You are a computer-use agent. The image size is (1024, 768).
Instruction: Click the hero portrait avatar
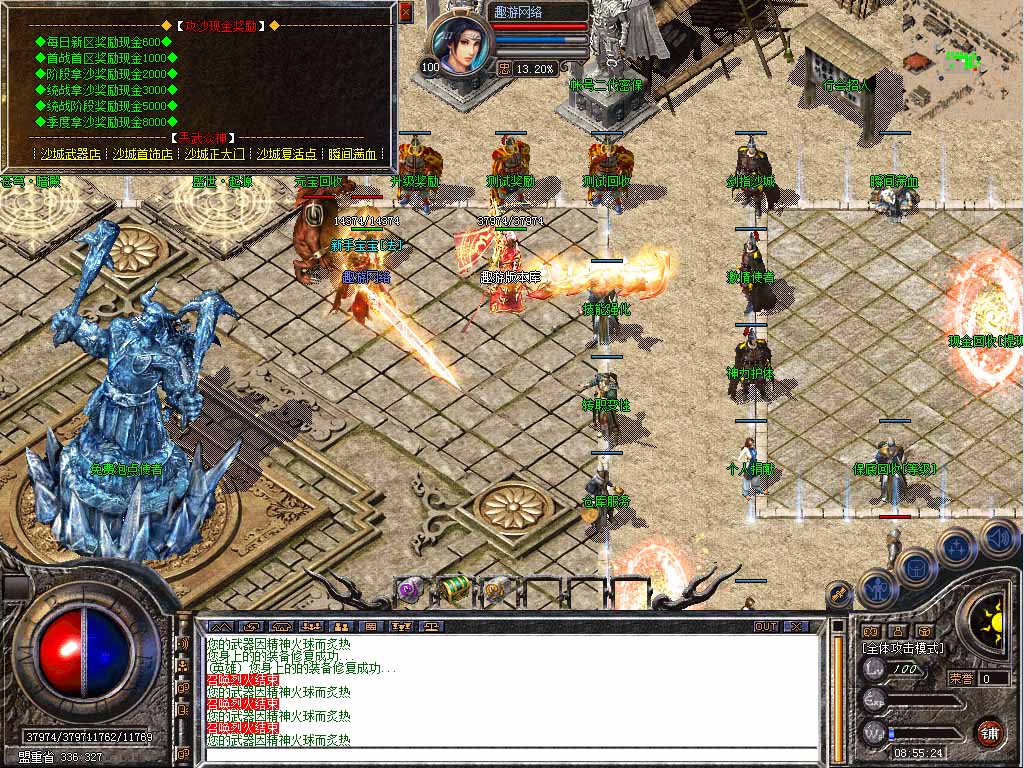[463, 45]
